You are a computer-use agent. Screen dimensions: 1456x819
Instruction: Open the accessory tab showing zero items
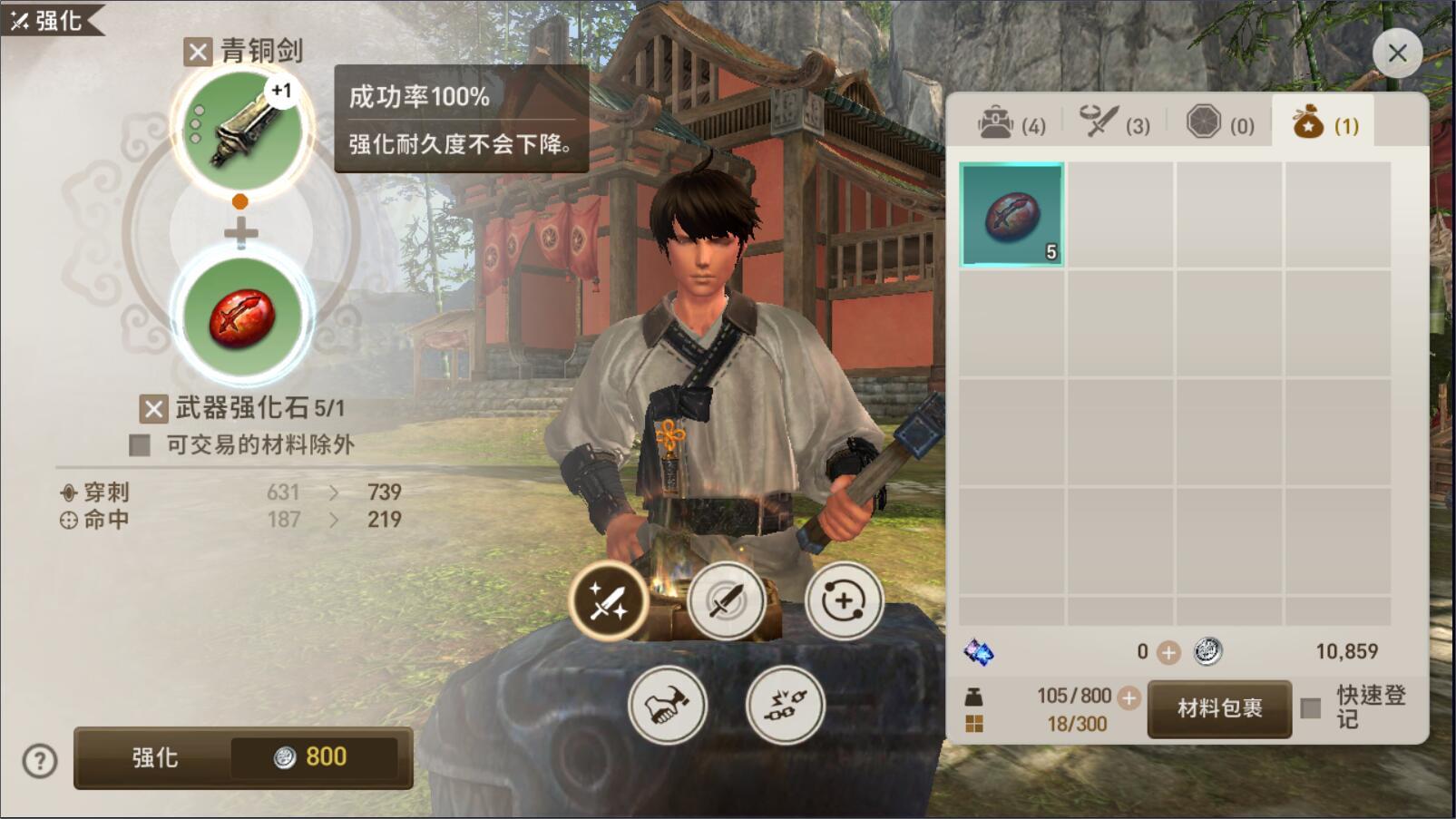tap(1219, 122)
